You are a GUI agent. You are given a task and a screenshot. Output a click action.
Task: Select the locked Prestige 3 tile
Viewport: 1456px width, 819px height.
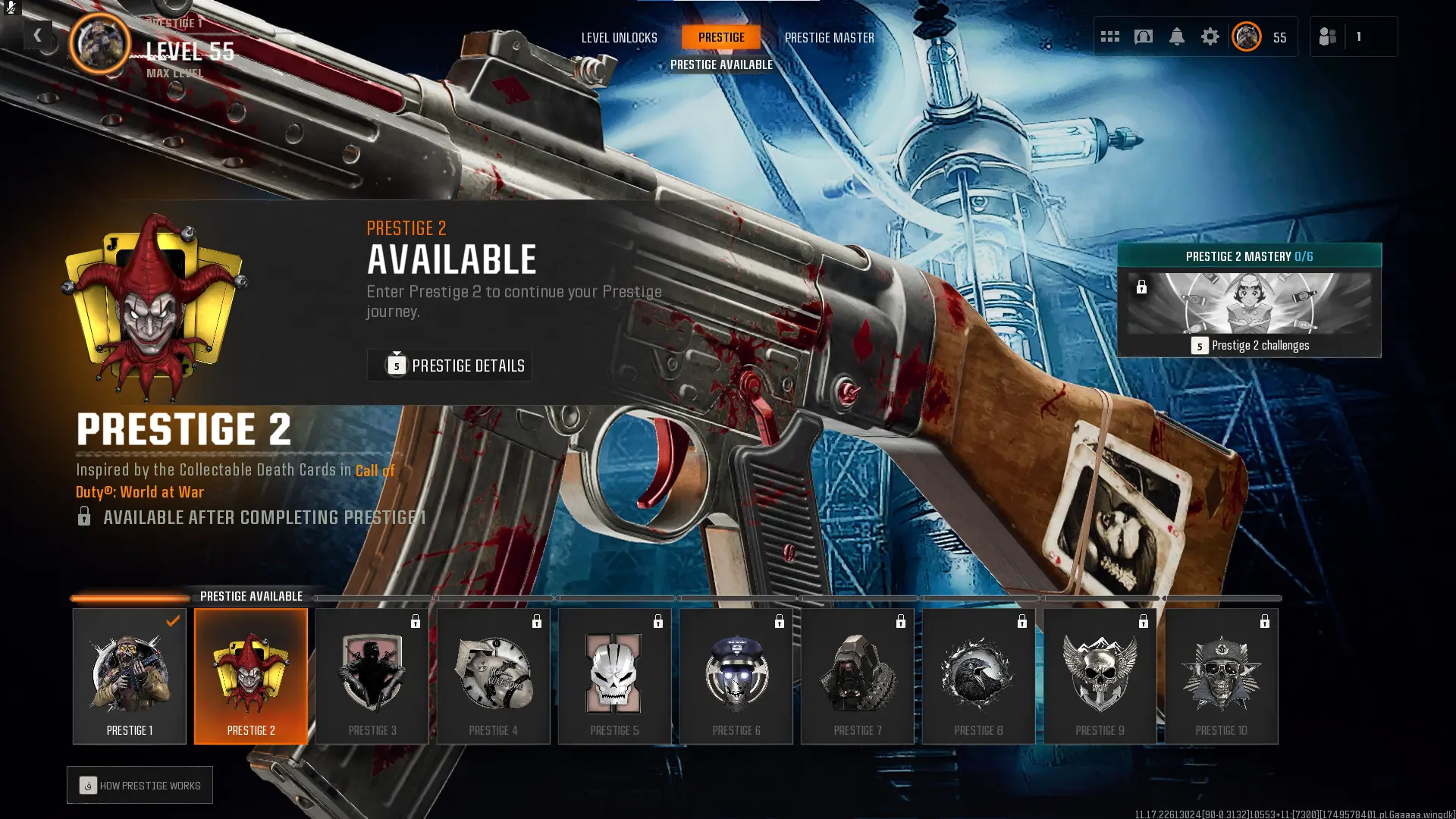coord(372,676)
